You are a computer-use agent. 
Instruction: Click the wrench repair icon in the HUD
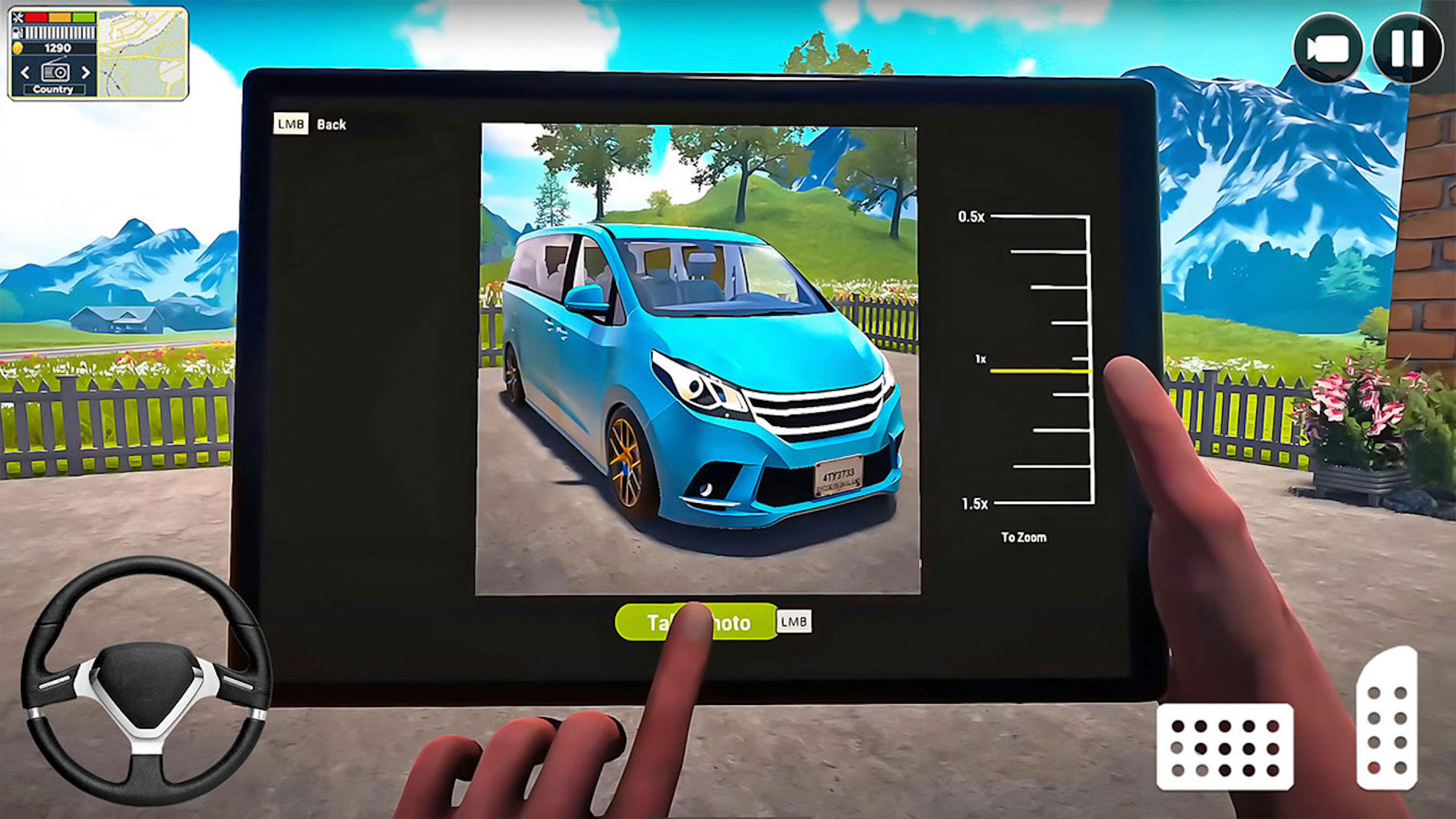(17, 18)
